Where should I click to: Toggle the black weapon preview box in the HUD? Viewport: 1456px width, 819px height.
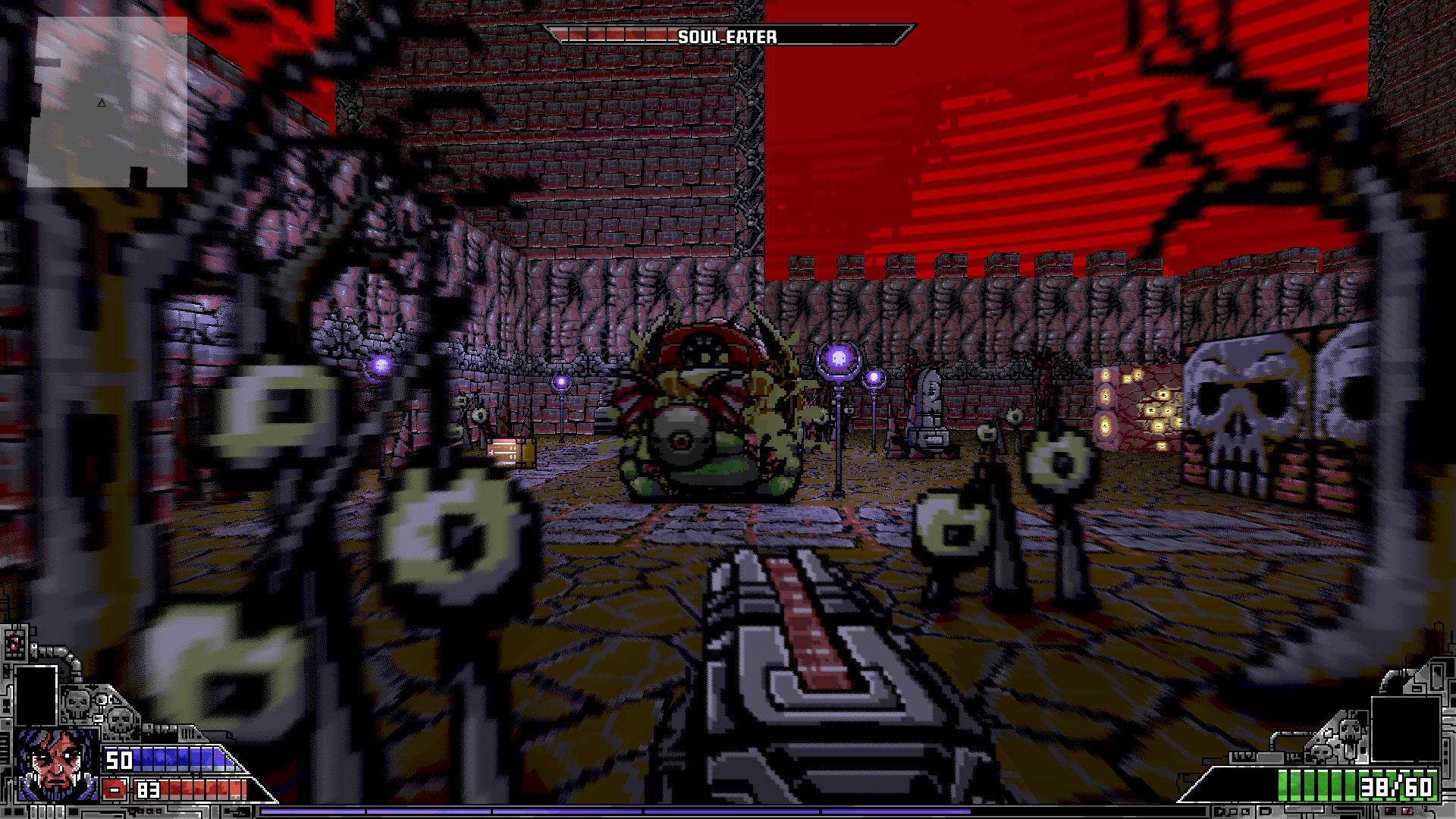(36, 695)
